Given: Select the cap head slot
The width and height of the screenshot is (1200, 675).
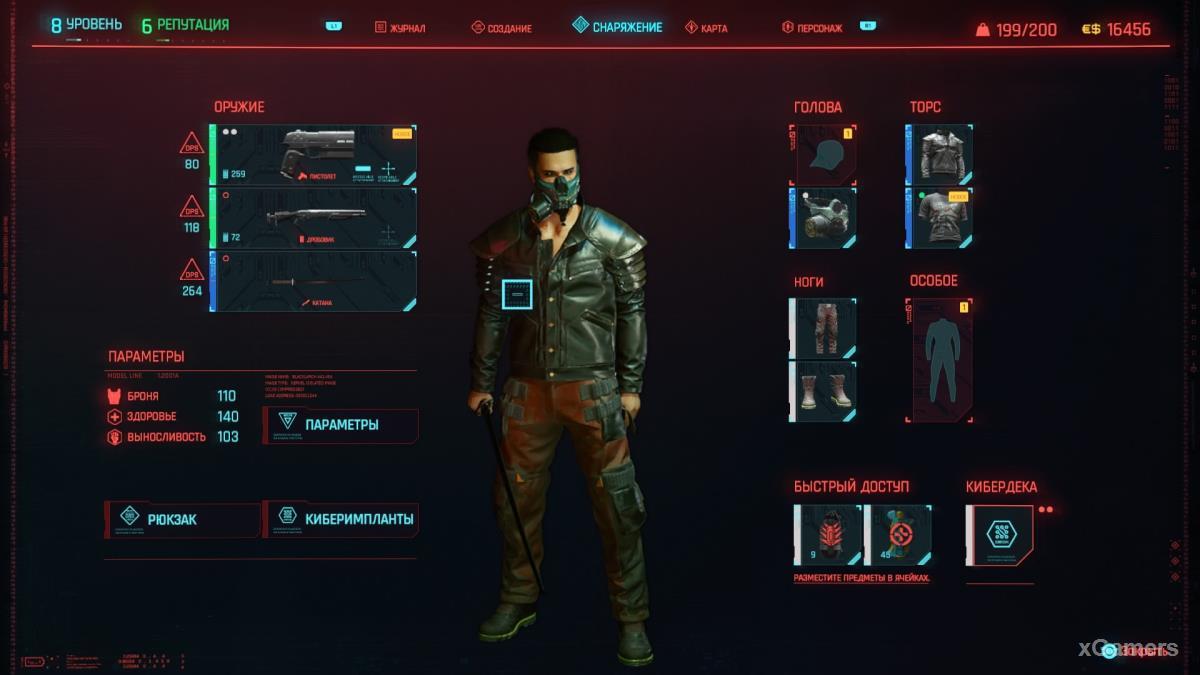Looking at the screenshot, I should [823, 153].
